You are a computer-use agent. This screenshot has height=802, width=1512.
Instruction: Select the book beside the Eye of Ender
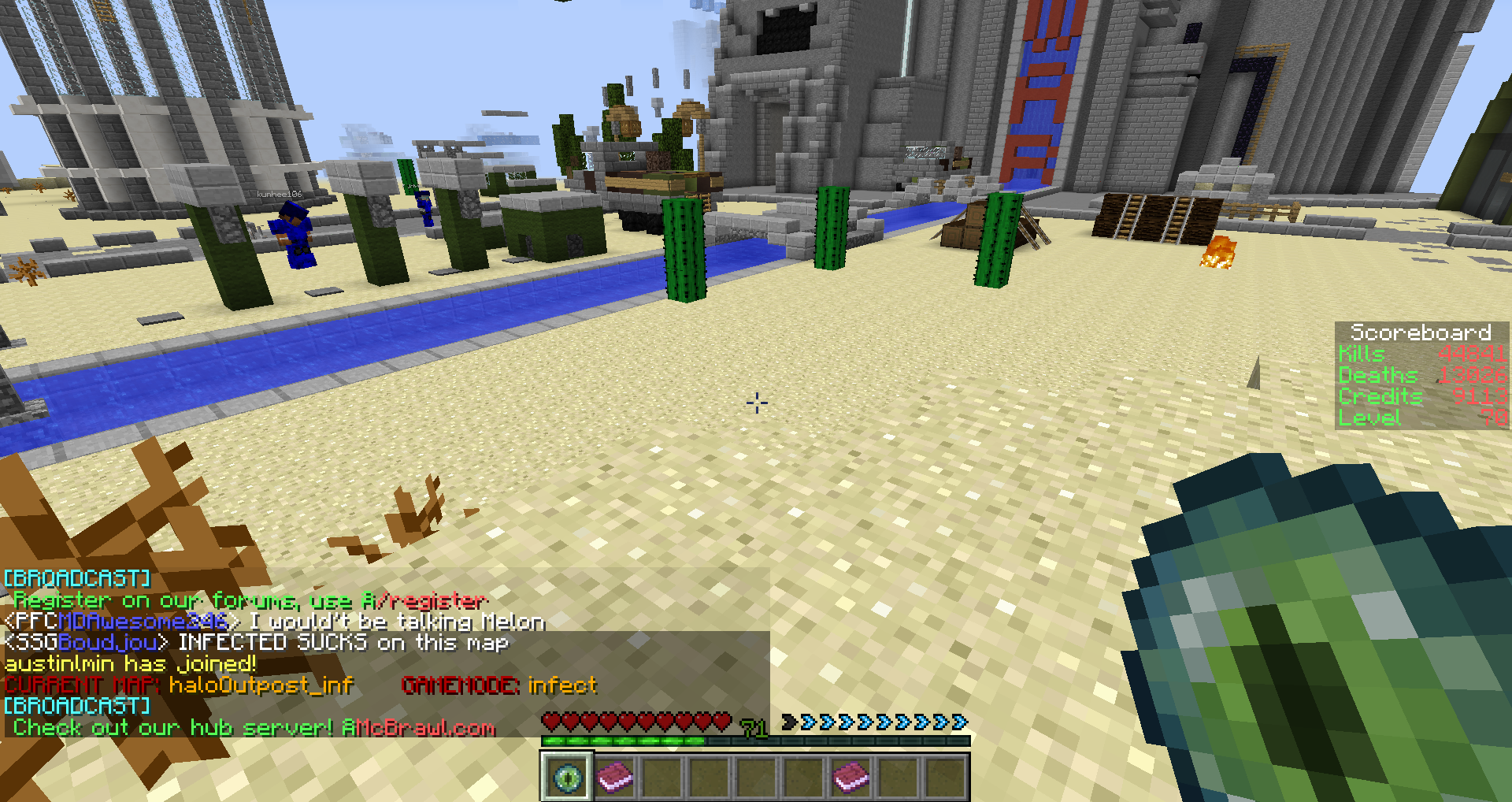[614, 777]
